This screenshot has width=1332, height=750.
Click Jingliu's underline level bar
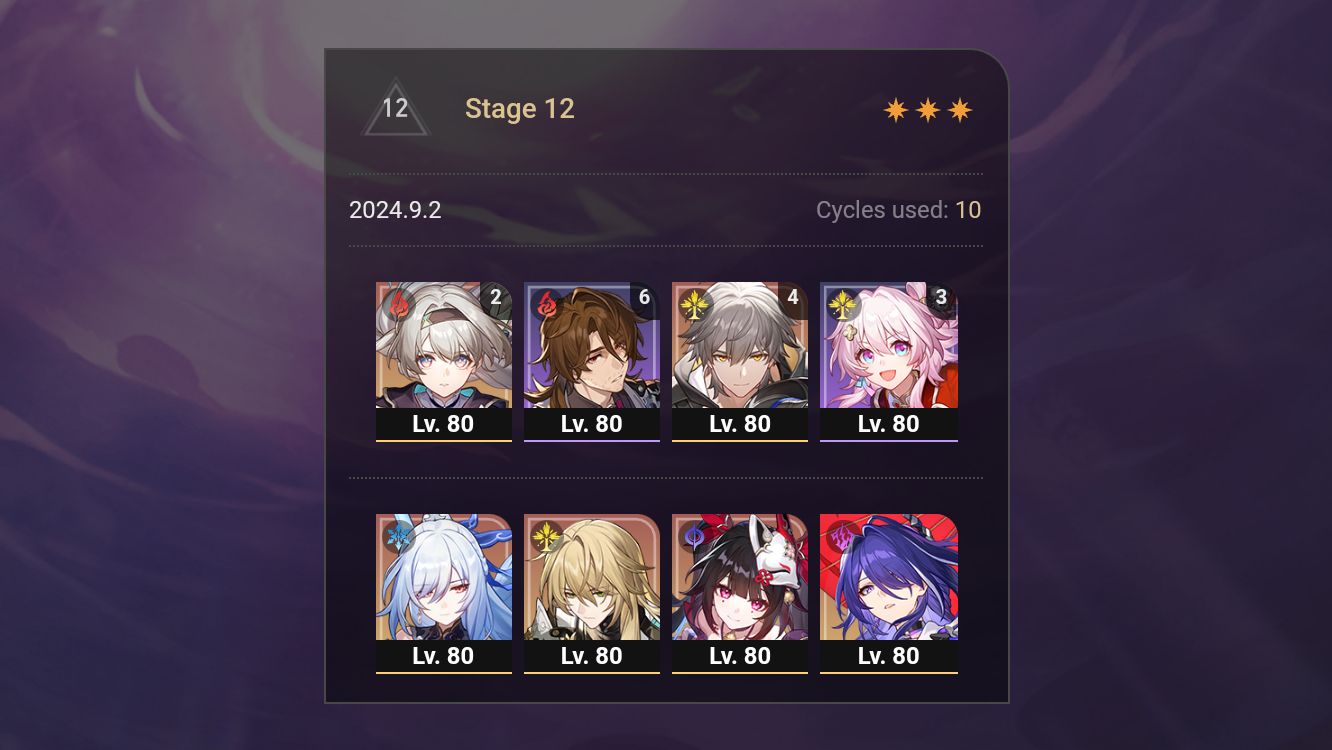tap(443, 672)
